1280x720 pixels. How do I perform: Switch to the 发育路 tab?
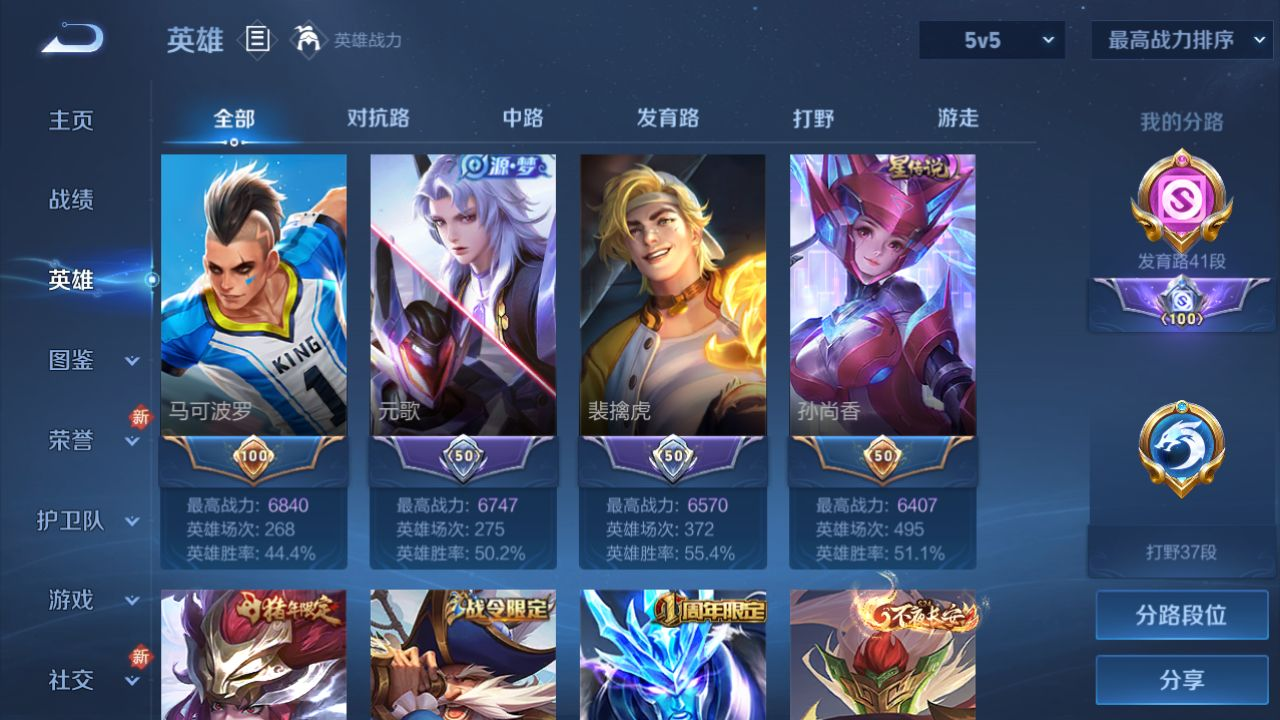tap(668, 118)
